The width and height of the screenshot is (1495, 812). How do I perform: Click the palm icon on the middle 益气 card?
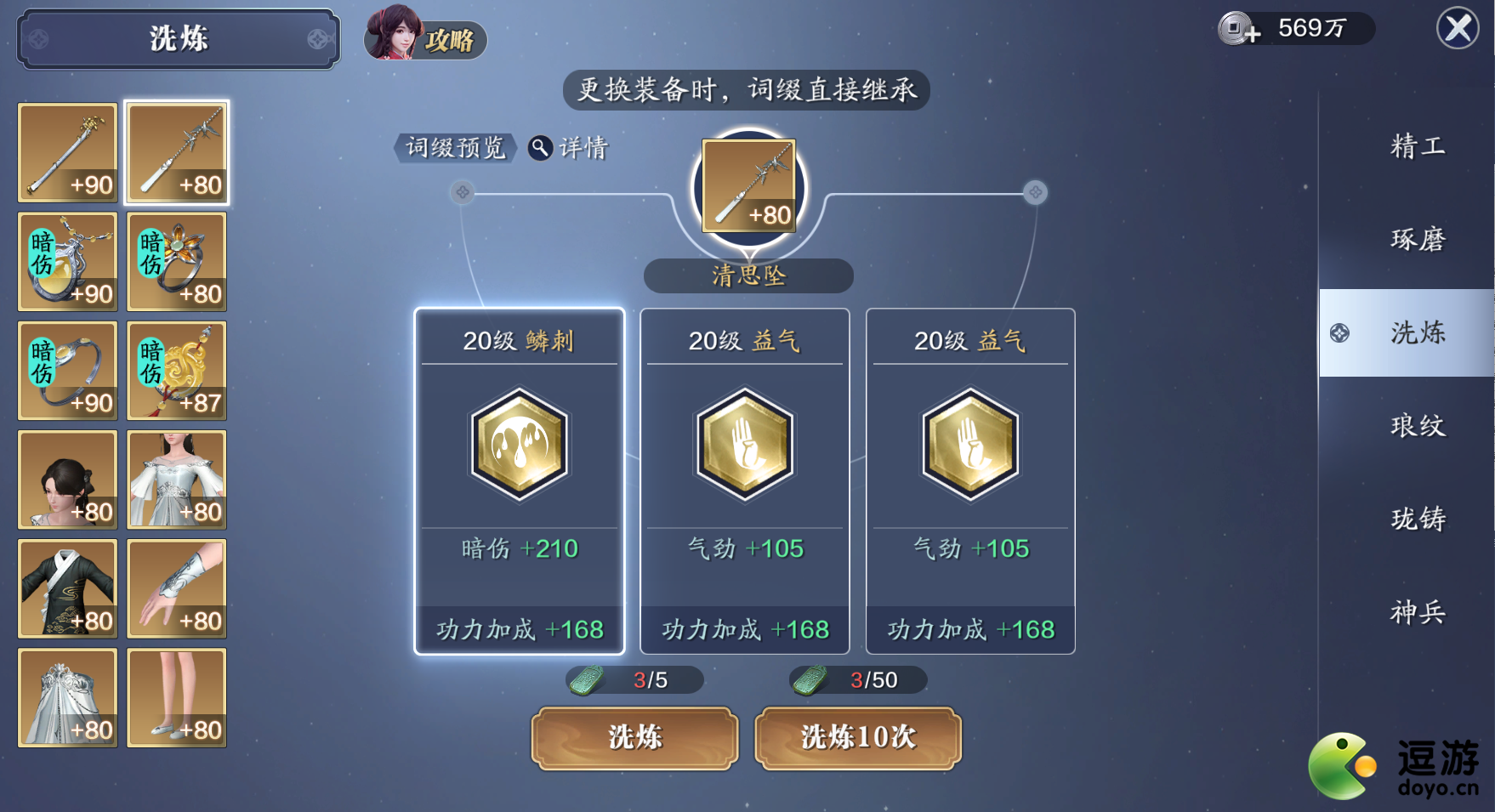pos(745,444)
